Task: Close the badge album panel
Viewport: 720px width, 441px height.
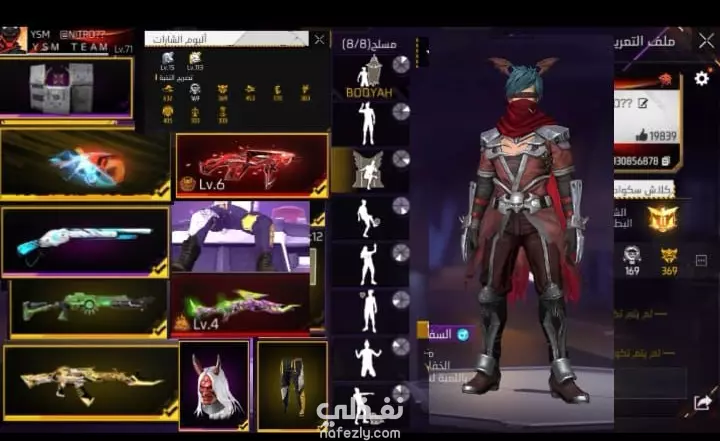Action: click(319, 40)
